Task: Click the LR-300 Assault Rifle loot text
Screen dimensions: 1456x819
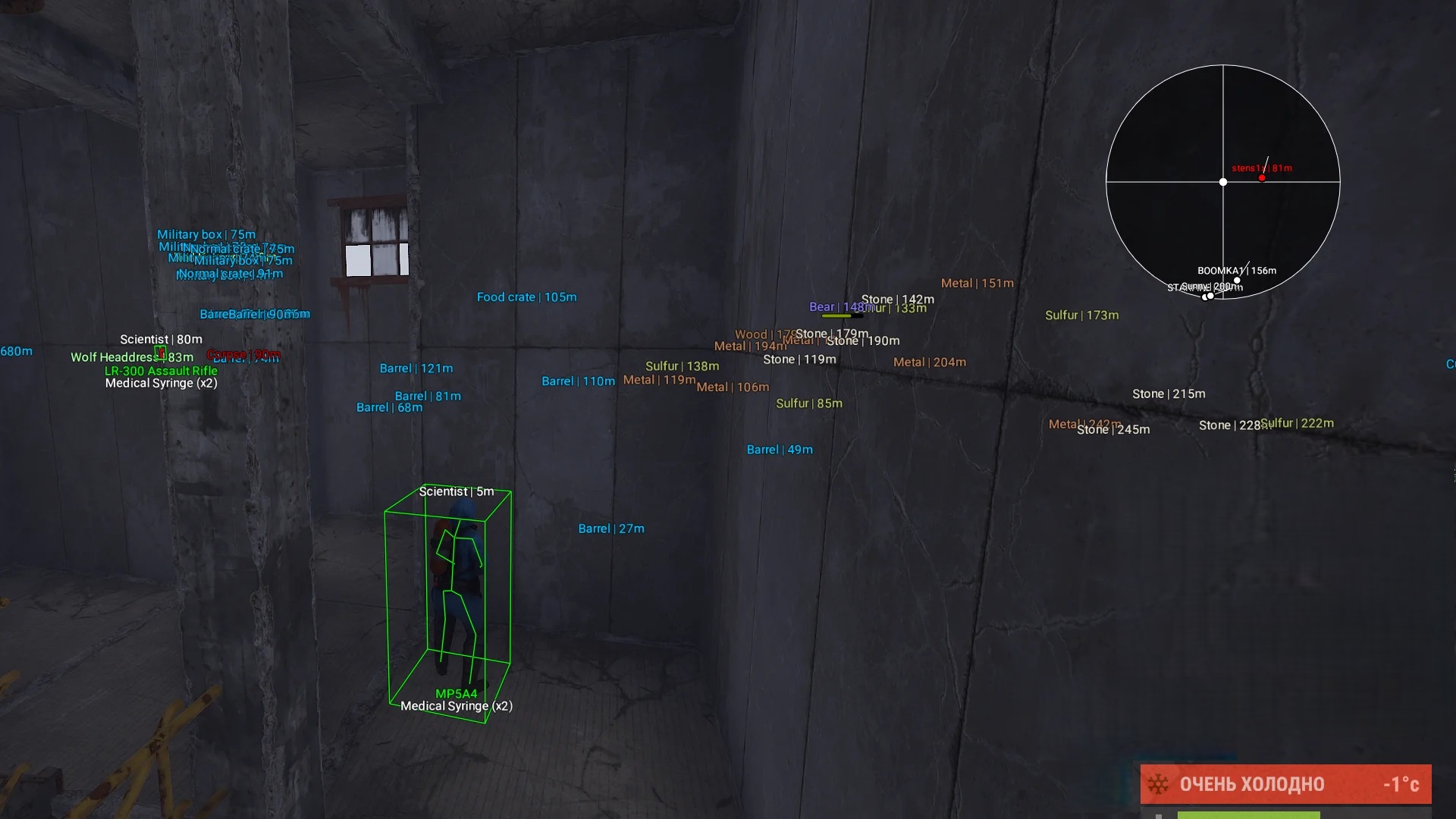Action: pyautogui.click(x=162, y=370)
